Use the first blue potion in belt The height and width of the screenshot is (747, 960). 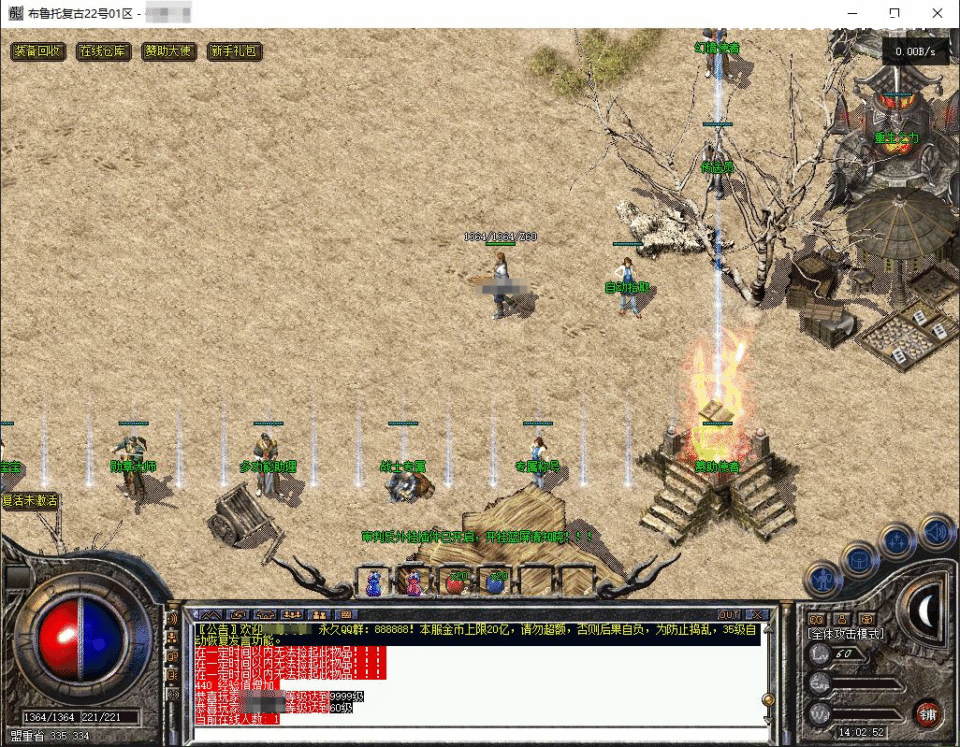(x=373, y=582)
